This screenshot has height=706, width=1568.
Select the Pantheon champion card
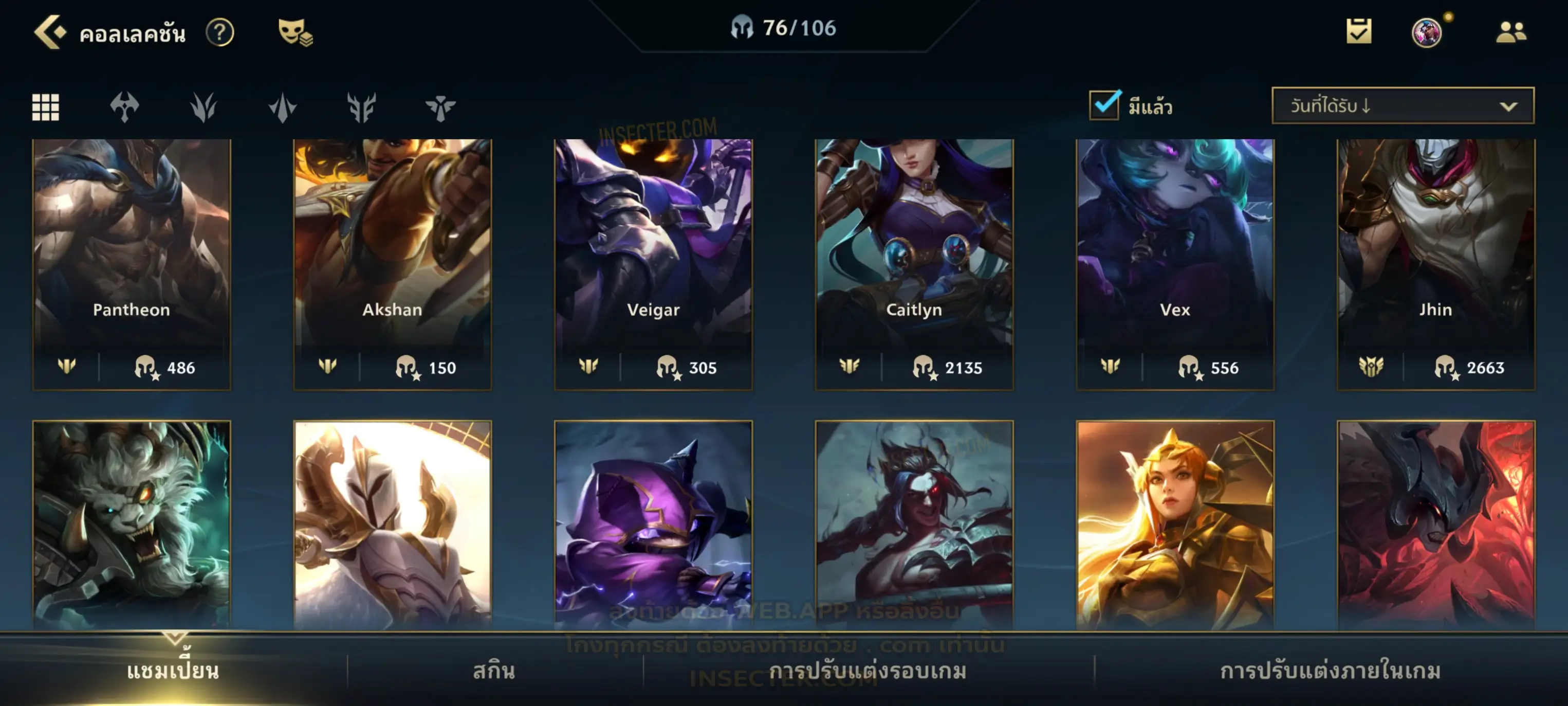tap(132, 264)
